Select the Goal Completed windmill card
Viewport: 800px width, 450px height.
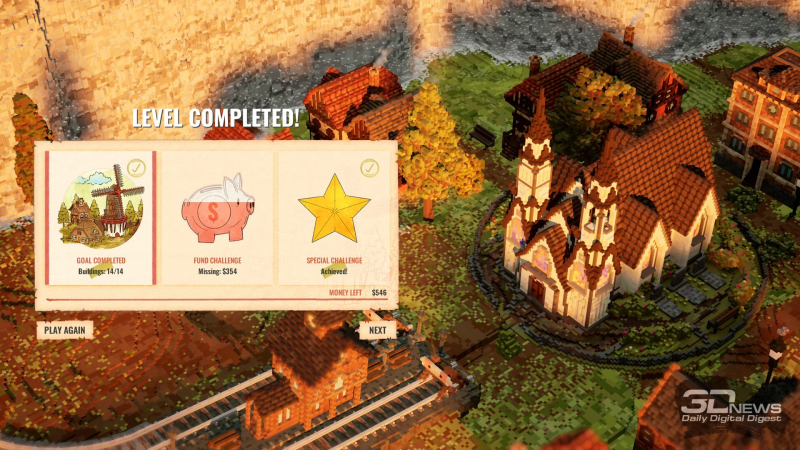click(98, 217)
